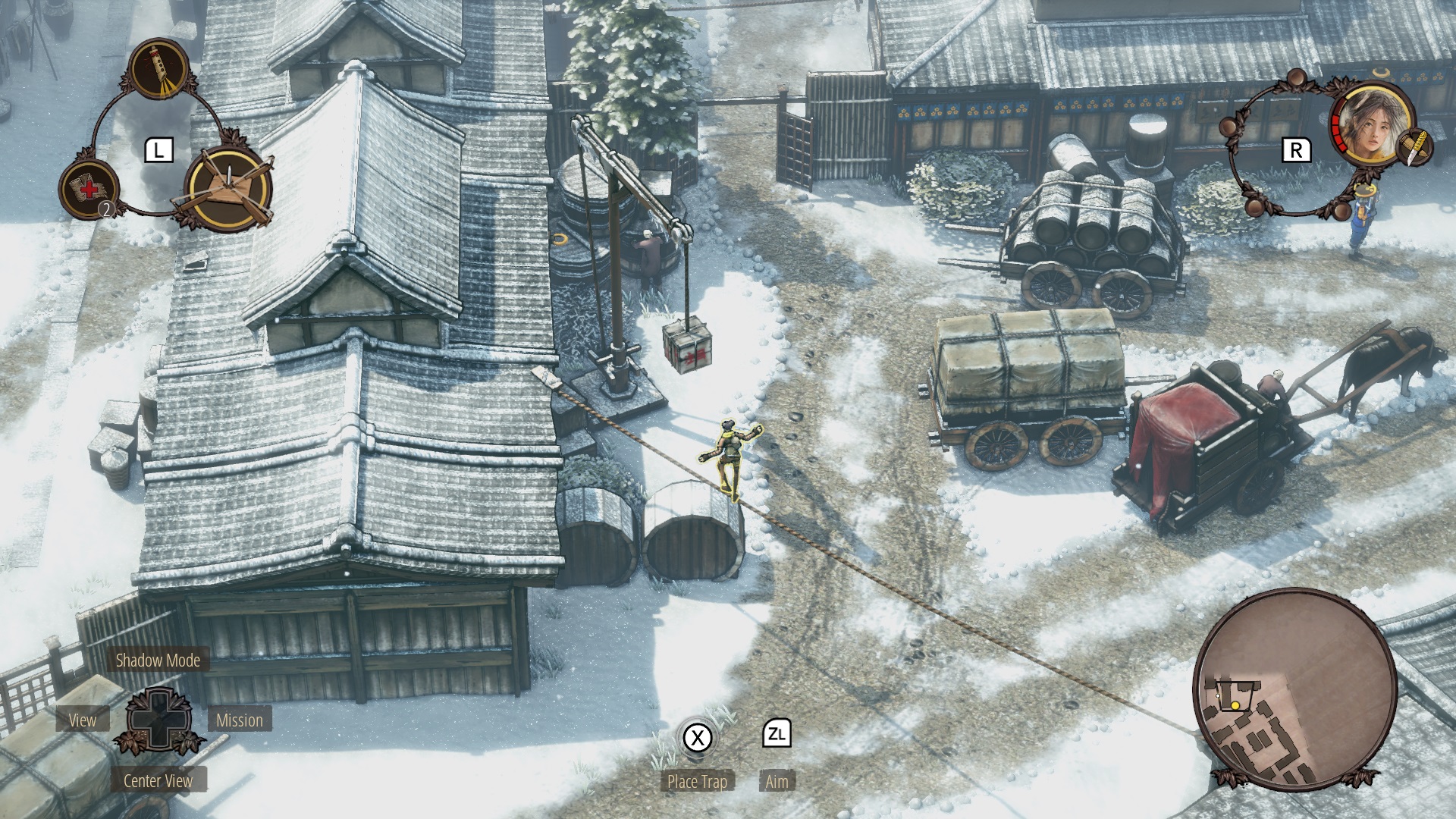Open the L item selection wheel
Image resolution: width=1456 pixels, height=819 pixels.
[x=160, y=149]
